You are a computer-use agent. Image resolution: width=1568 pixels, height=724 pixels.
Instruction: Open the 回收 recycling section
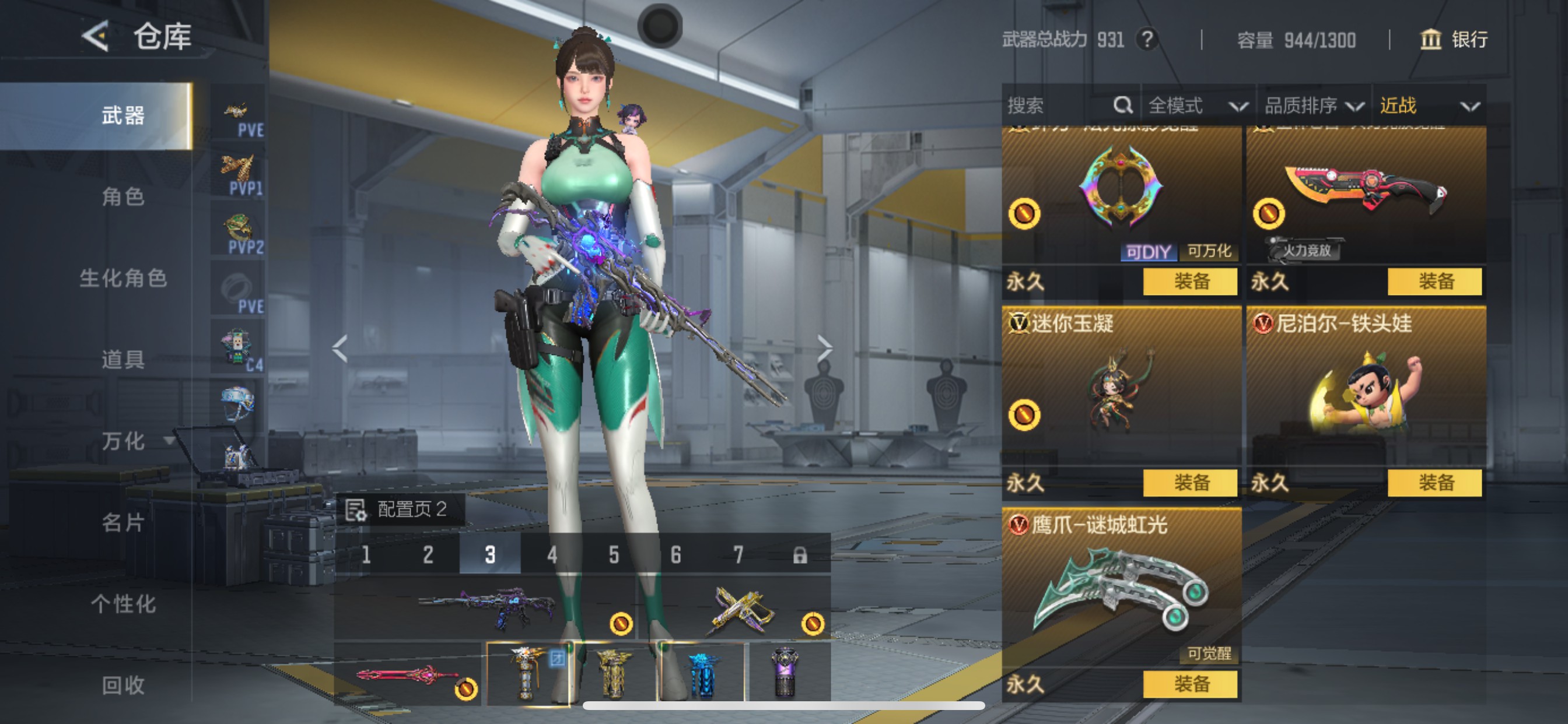123,685
